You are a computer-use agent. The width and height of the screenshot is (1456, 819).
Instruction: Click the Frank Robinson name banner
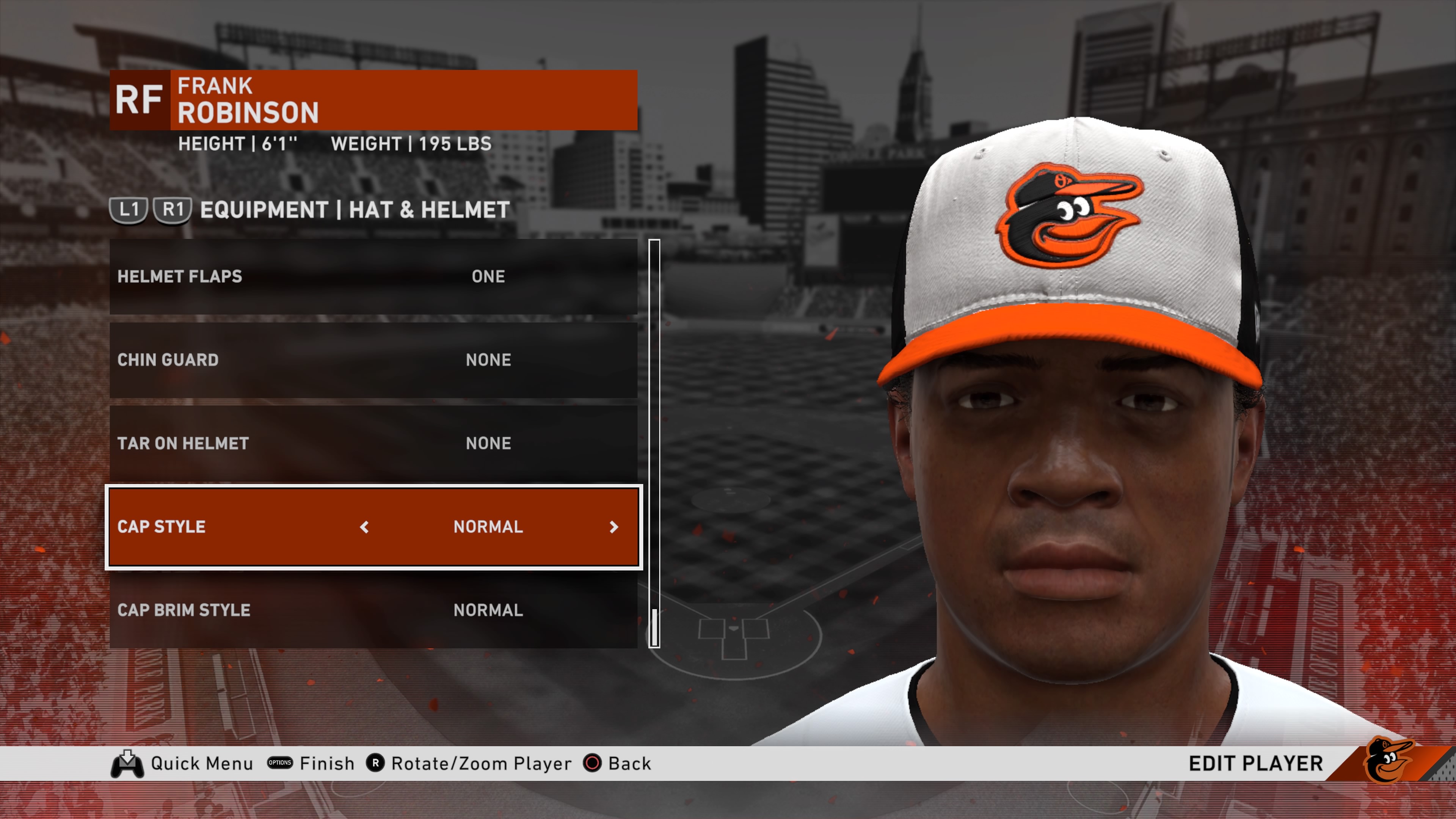pos(403,100)
